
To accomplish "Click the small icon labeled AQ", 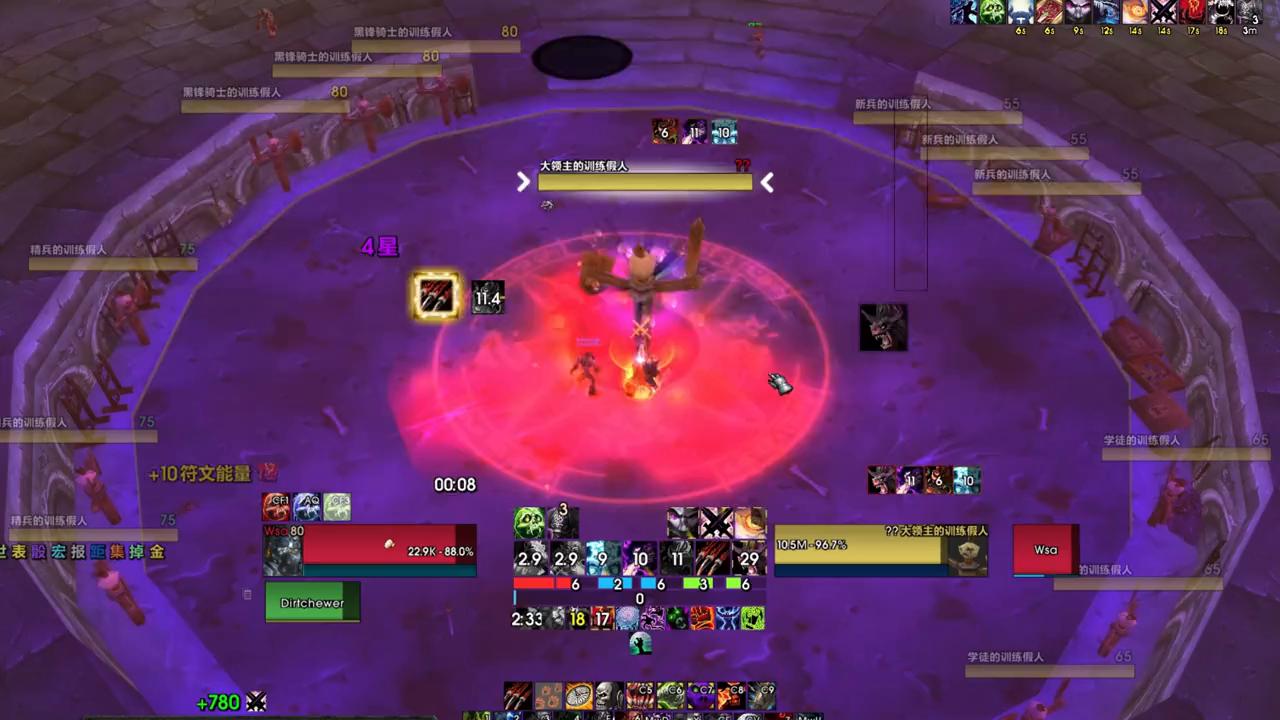I will tap(307, 507).
